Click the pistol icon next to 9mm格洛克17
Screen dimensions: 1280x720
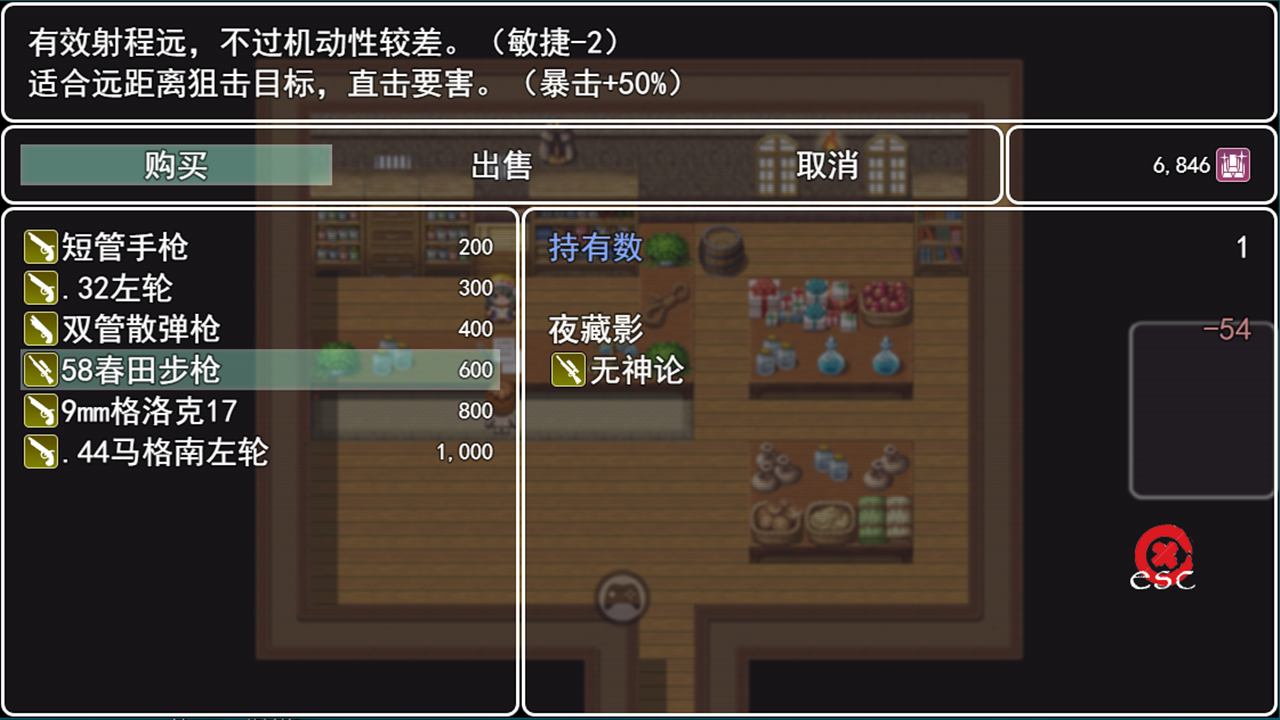(41, 410)
